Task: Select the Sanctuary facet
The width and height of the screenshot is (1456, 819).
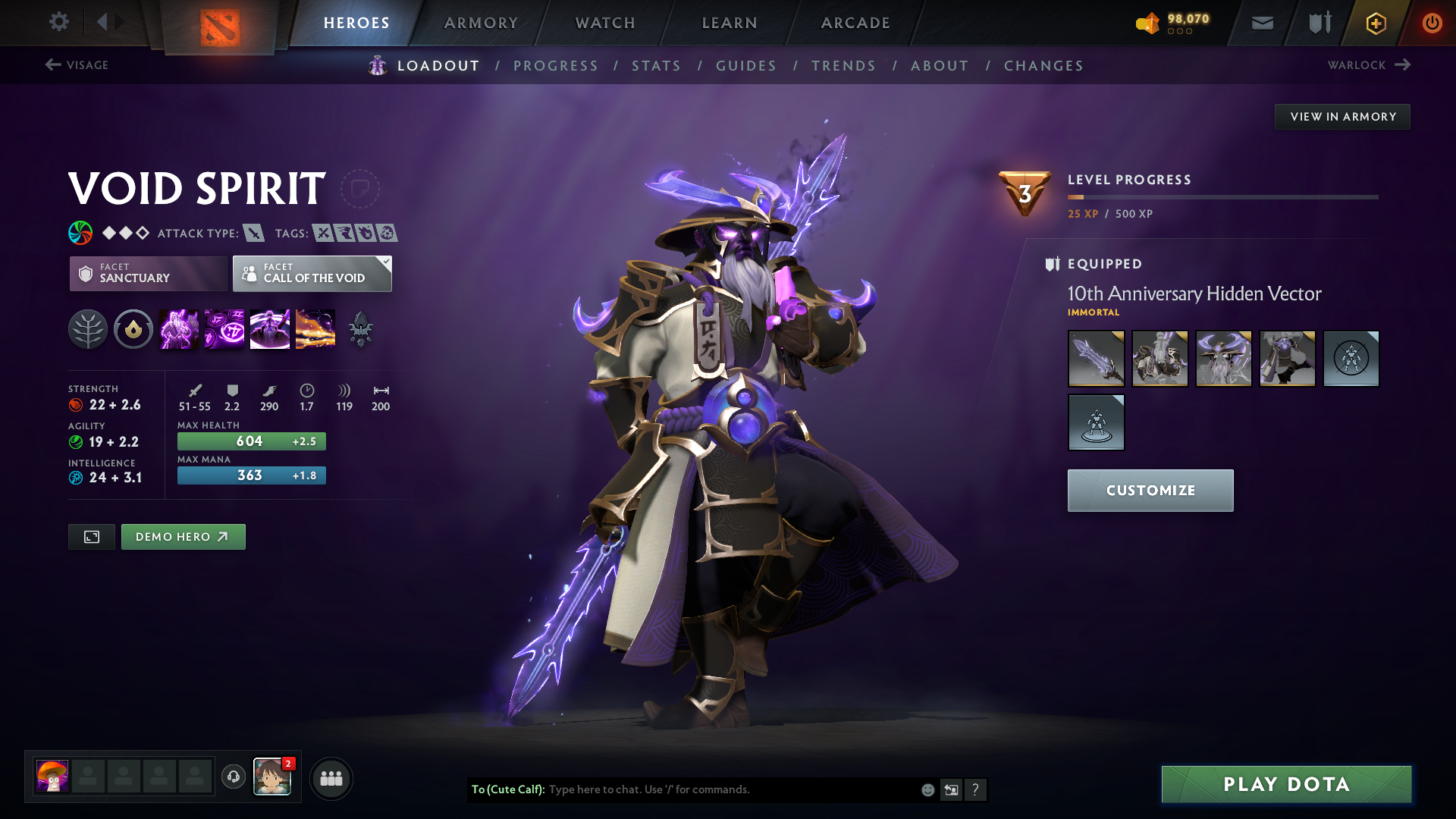Action: point(148,274)
